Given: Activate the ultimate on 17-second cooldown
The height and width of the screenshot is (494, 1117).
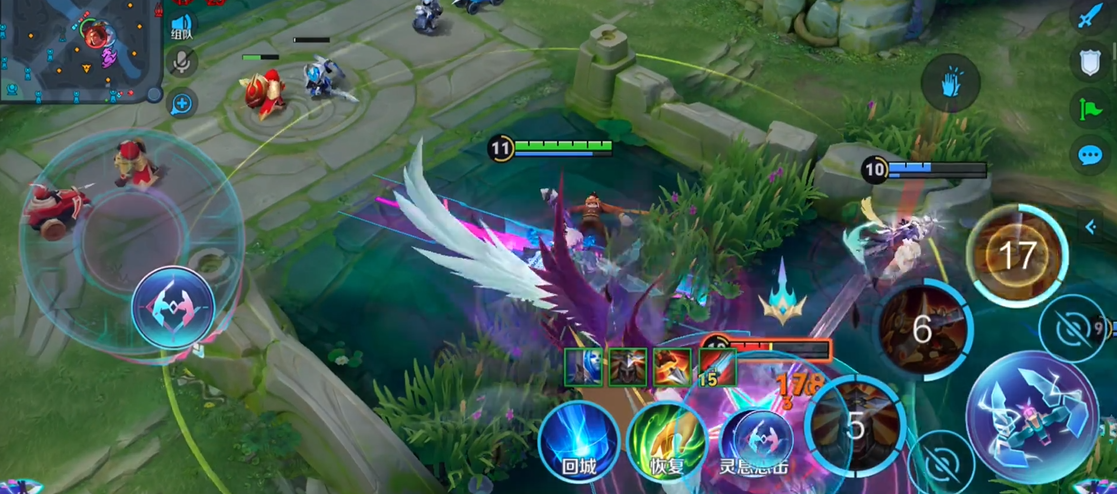Looking at the screenshot, I should click(1016, 255).
